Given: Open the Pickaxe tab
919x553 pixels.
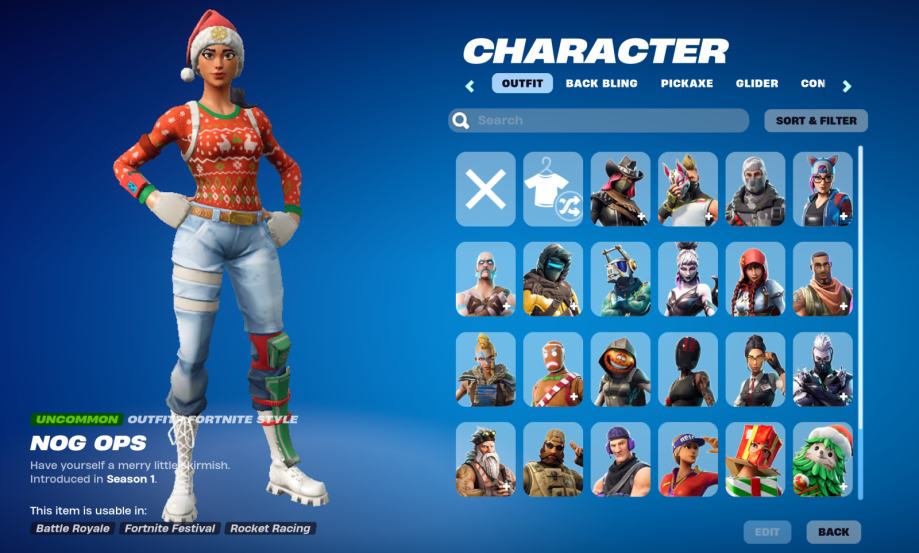Looking at the screenshot, I should pos(686,84).
